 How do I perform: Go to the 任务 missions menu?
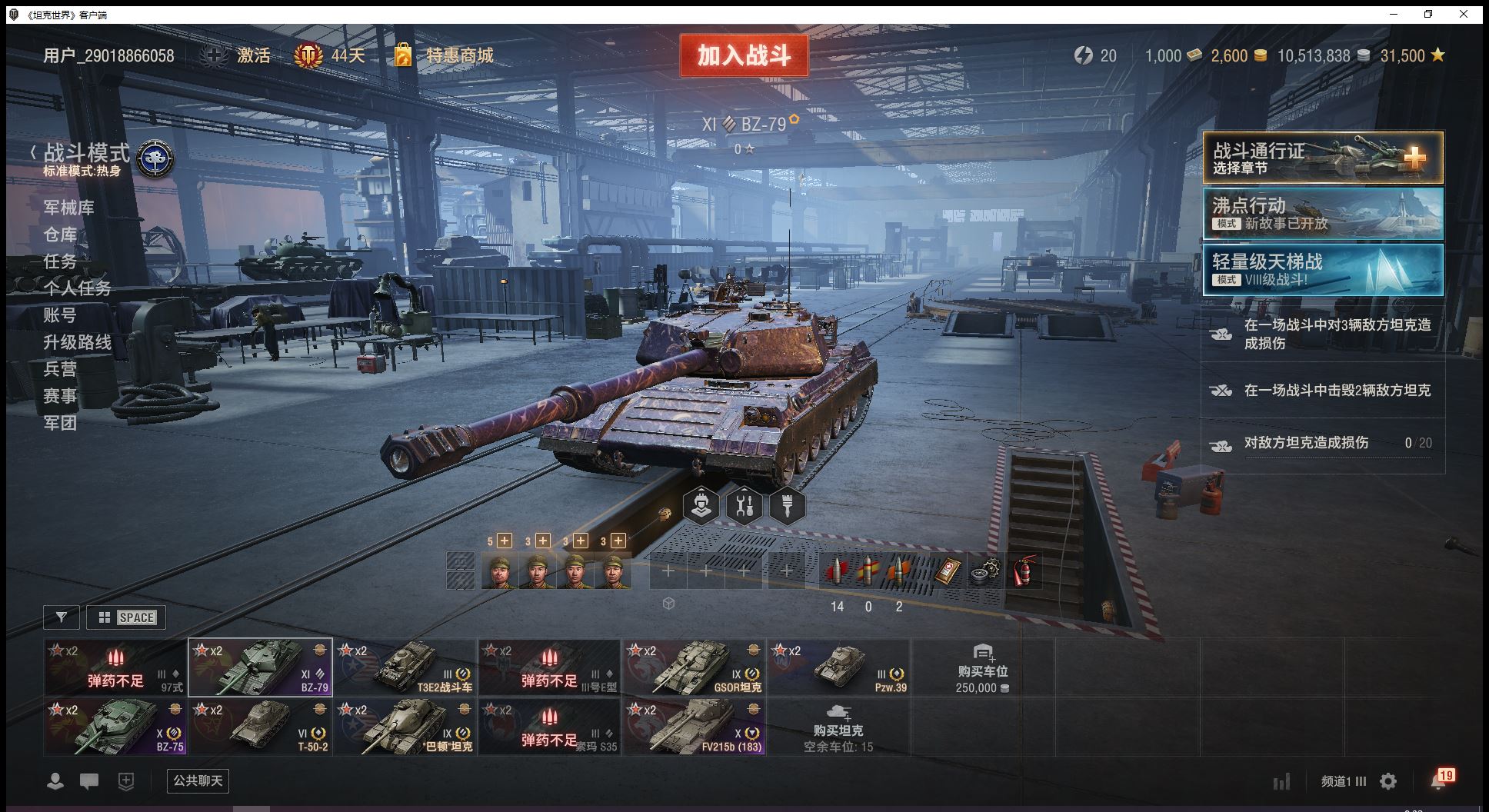click(x=60, y=261)
